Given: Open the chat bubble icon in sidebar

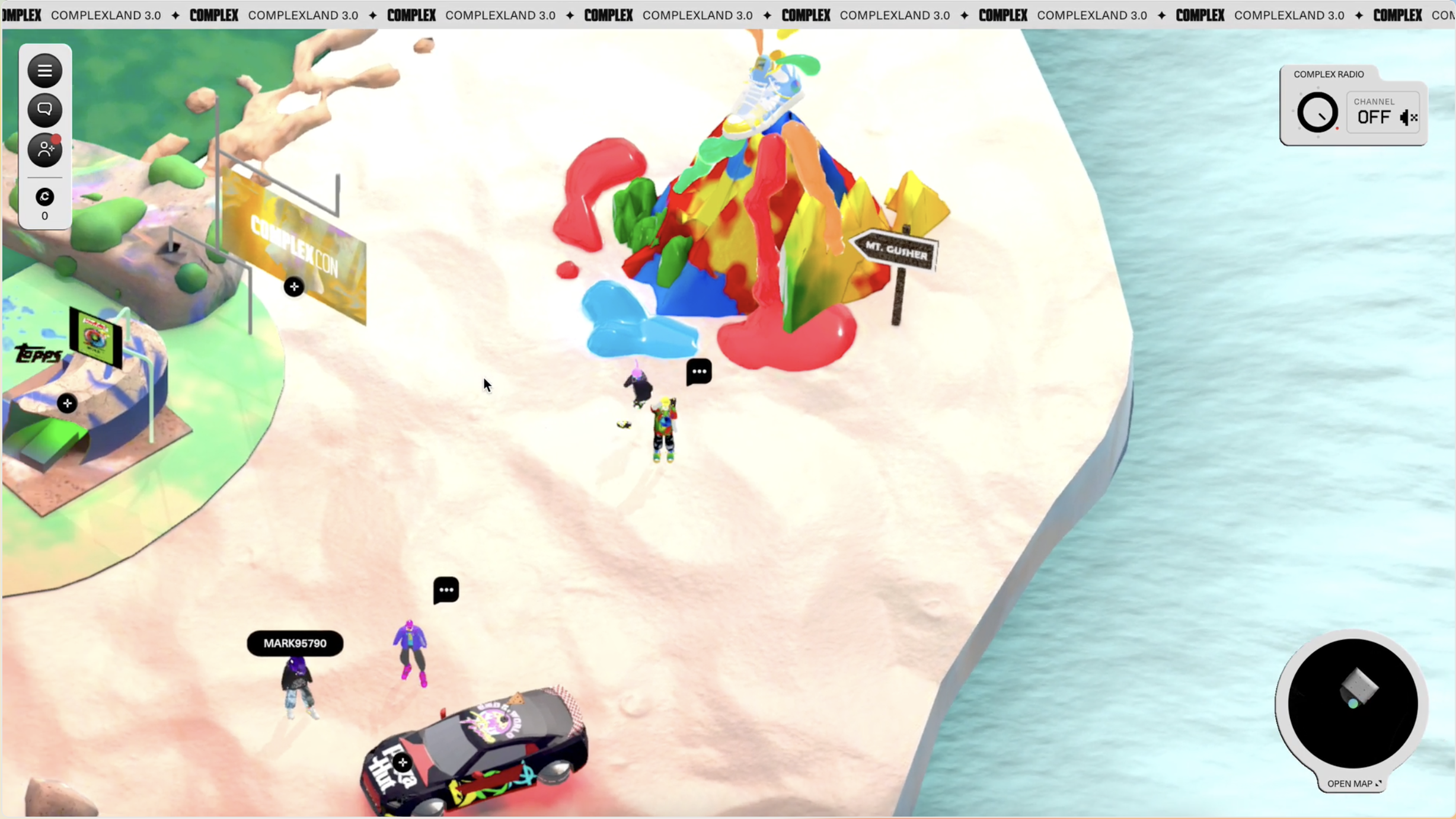Looking at the screenshot, I should pos(44,109).
